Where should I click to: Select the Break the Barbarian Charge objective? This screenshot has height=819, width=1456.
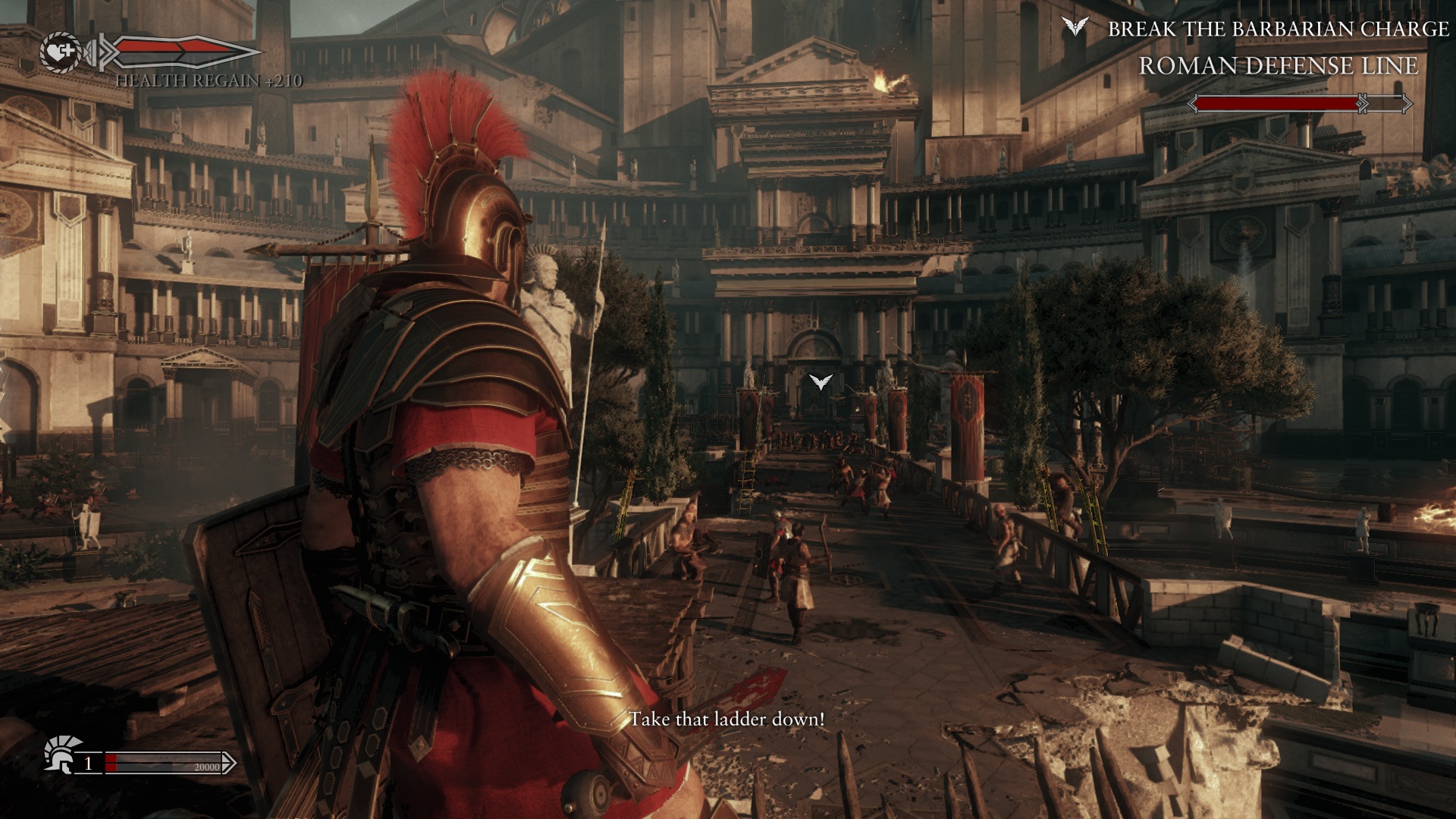click(x=1278, y=29)
